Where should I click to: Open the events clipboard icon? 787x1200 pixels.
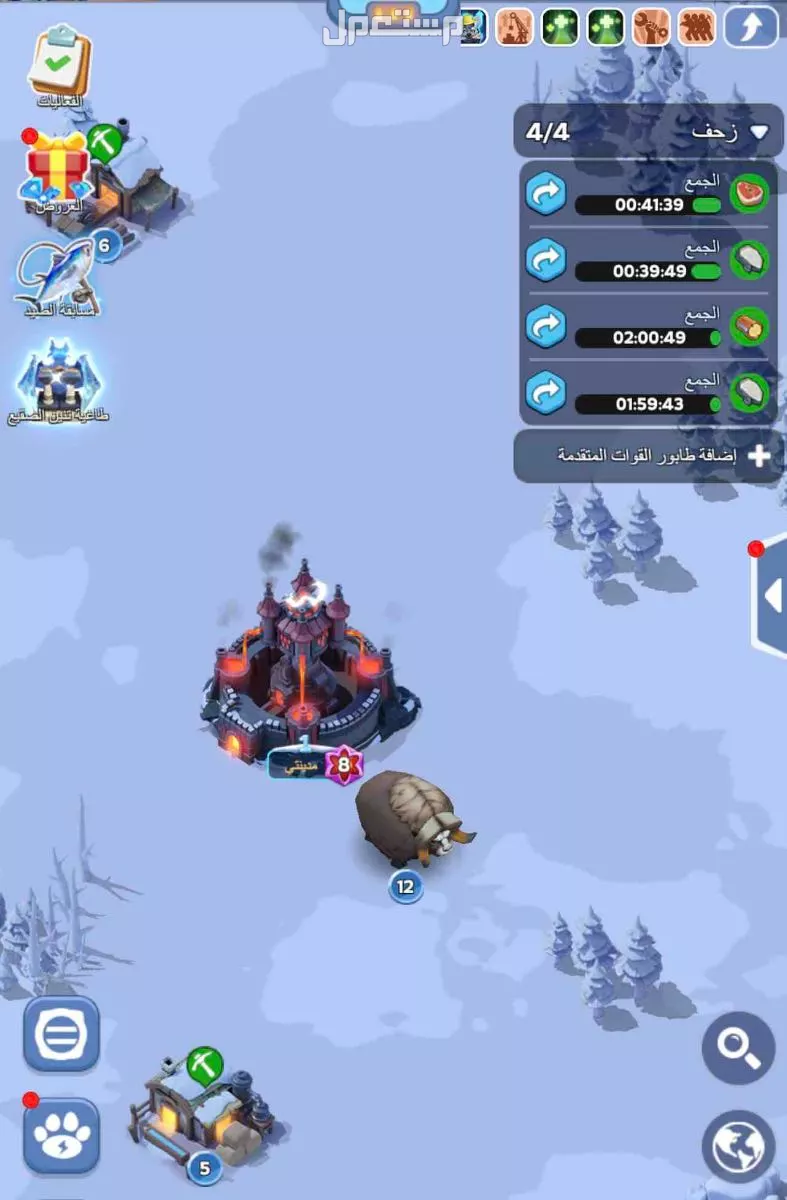59,65
